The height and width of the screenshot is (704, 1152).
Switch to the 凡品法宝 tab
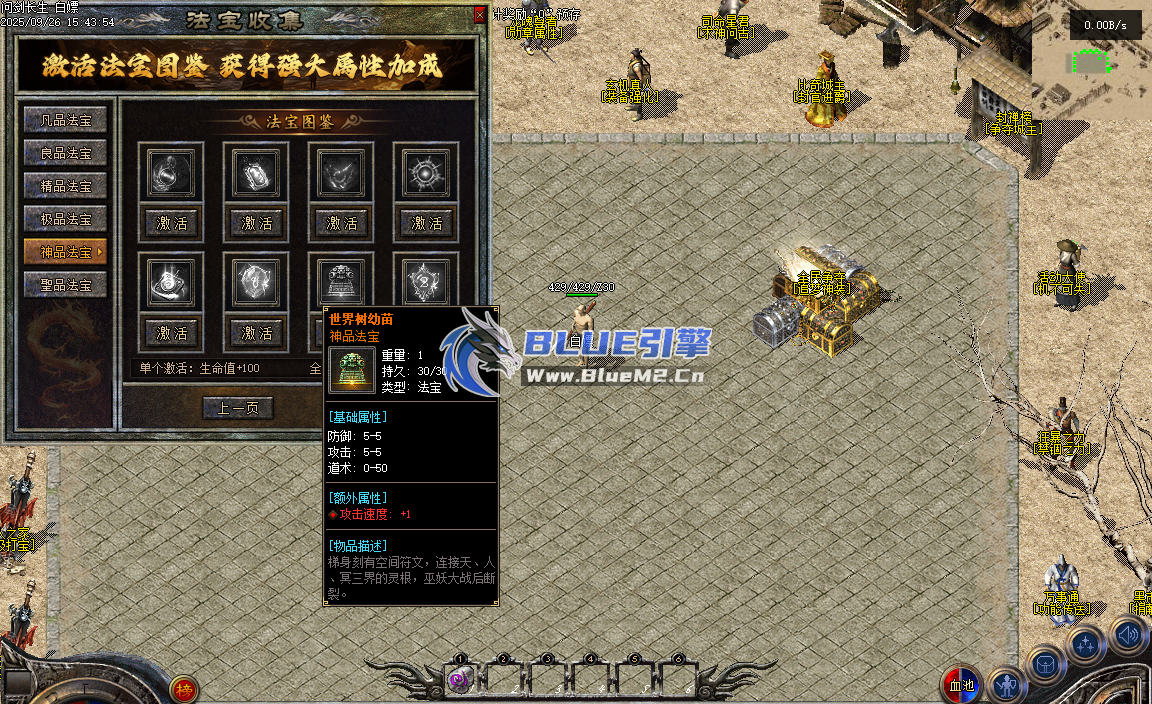pyautogui.click(x=66, y=120)
